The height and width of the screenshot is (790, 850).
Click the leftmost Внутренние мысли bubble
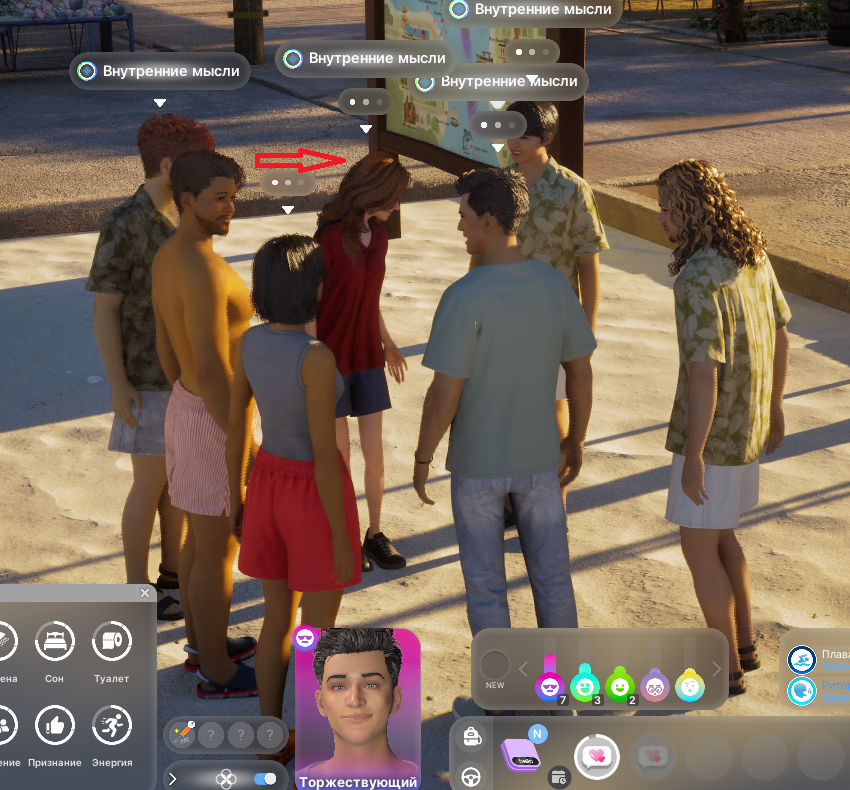160,71
